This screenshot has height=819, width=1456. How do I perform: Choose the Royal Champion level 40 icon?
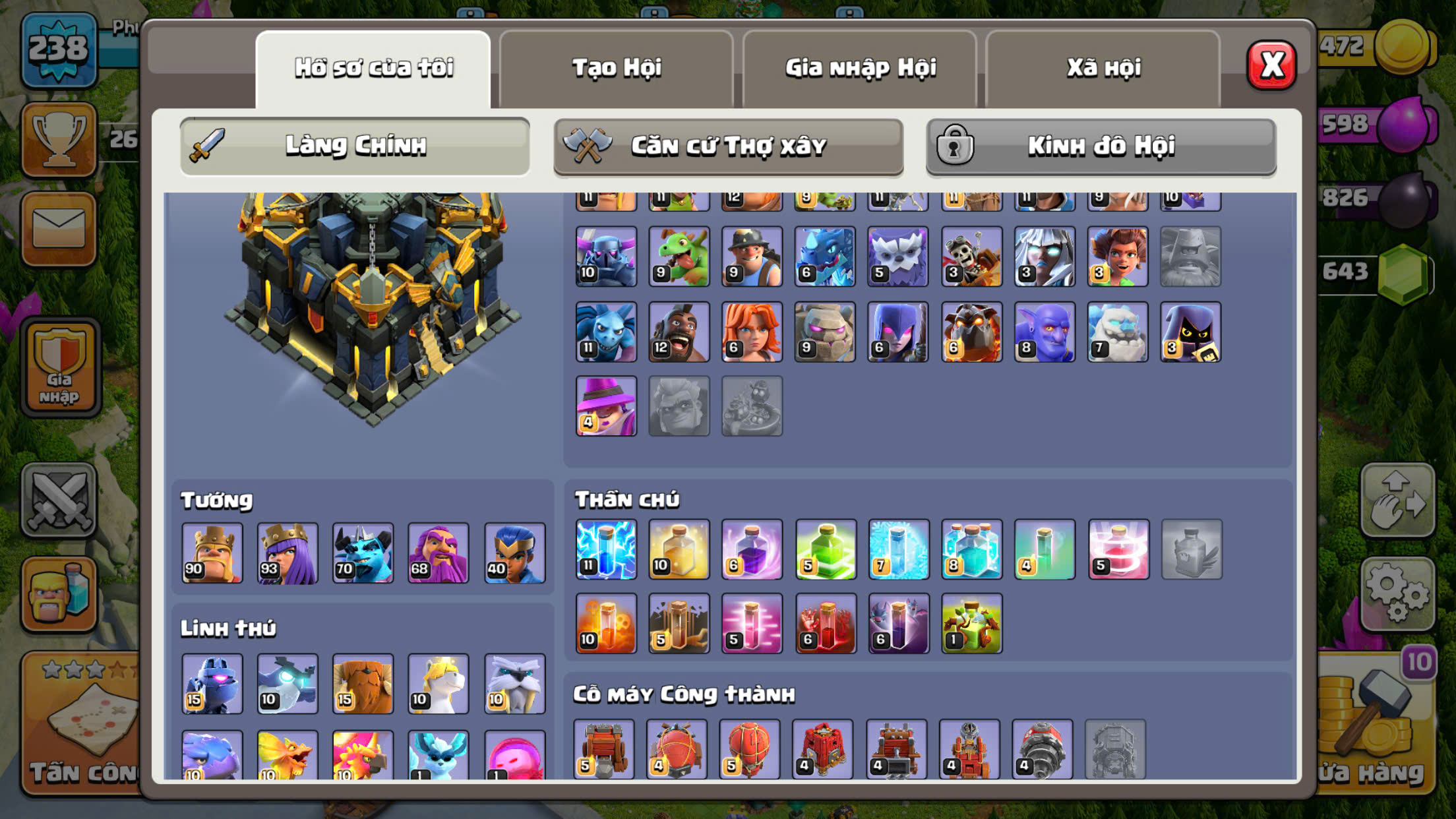click(x=514, y=553)
